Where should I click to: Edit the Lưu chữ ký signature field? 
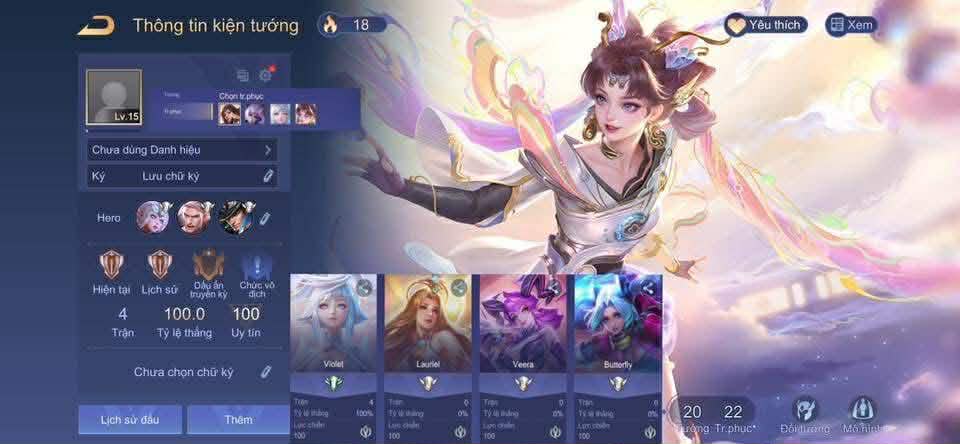pyautogui.click(x=268, y=176)
